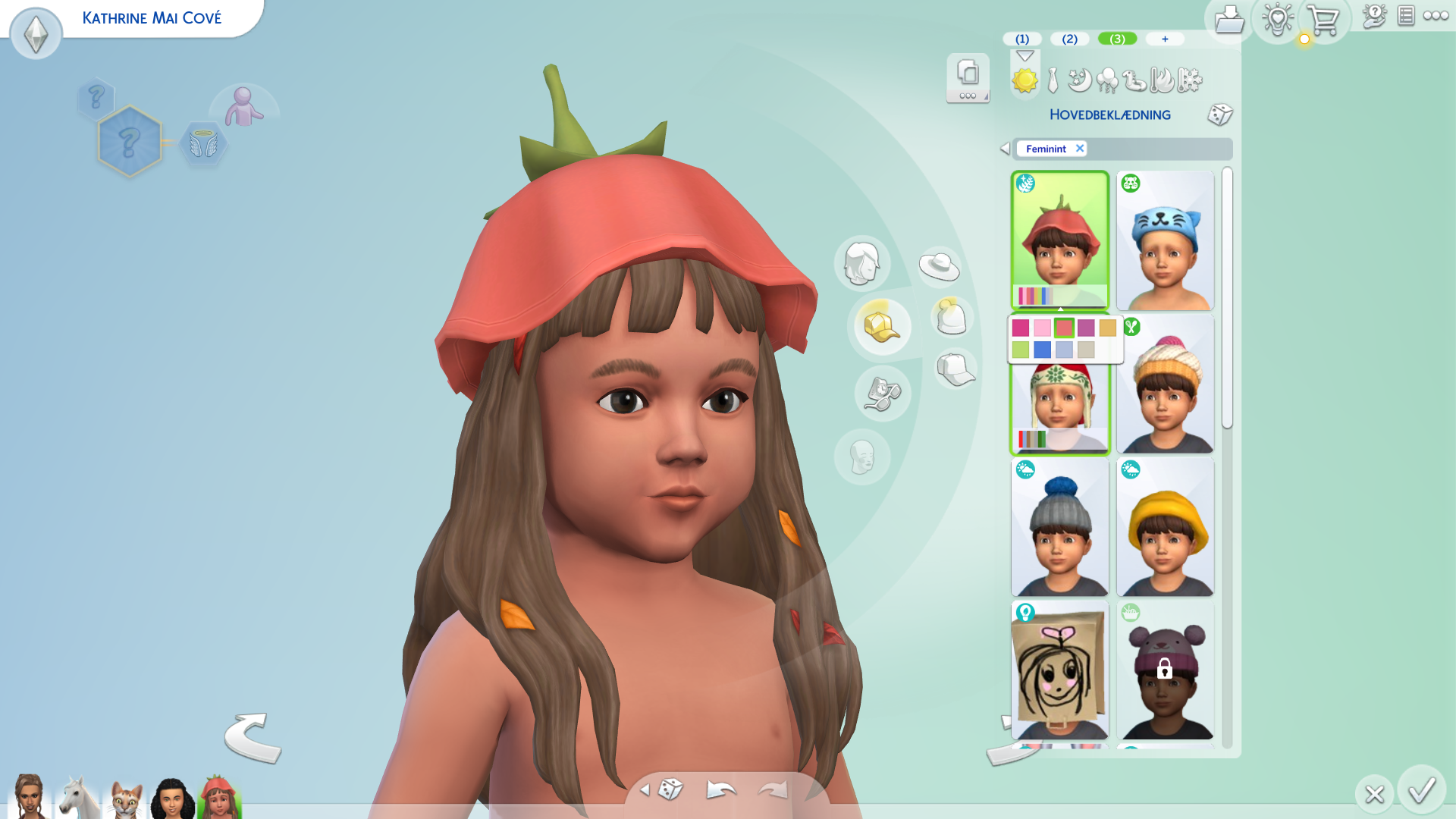Open the brimmed hat category

pyautogui.click(x=940, y=266)
